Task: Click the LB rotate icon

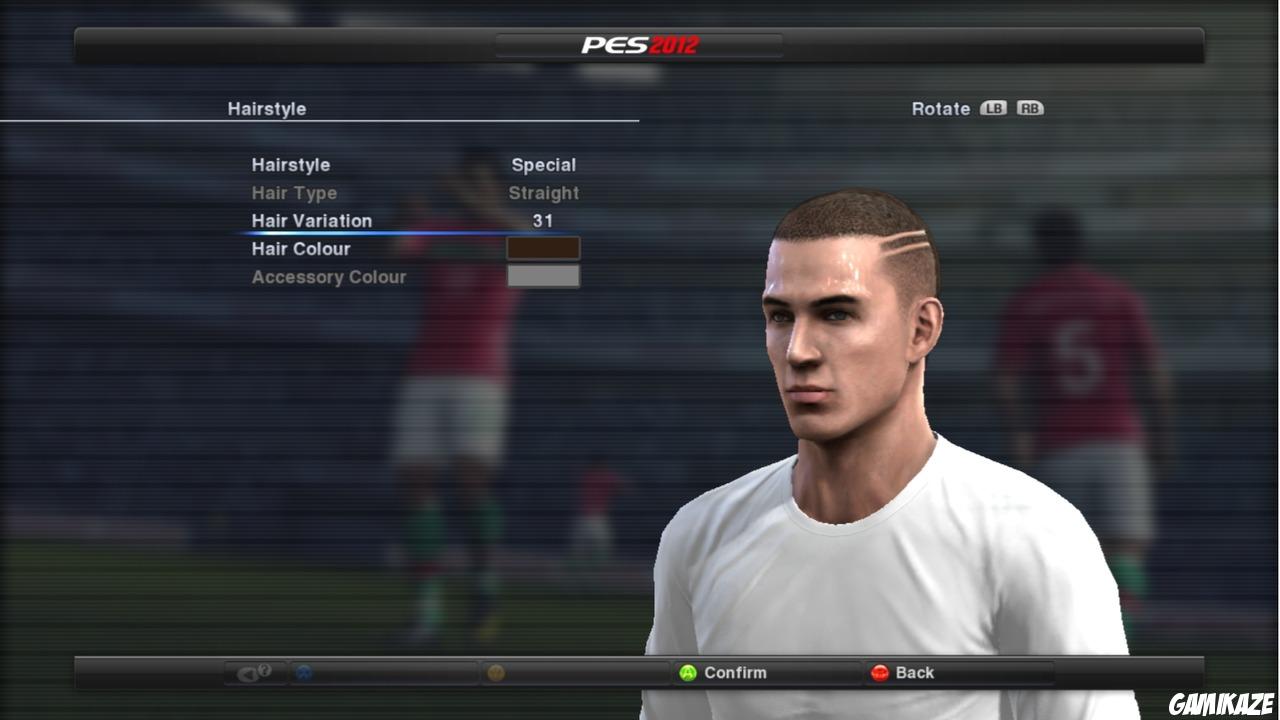Action: pos(995,108)
